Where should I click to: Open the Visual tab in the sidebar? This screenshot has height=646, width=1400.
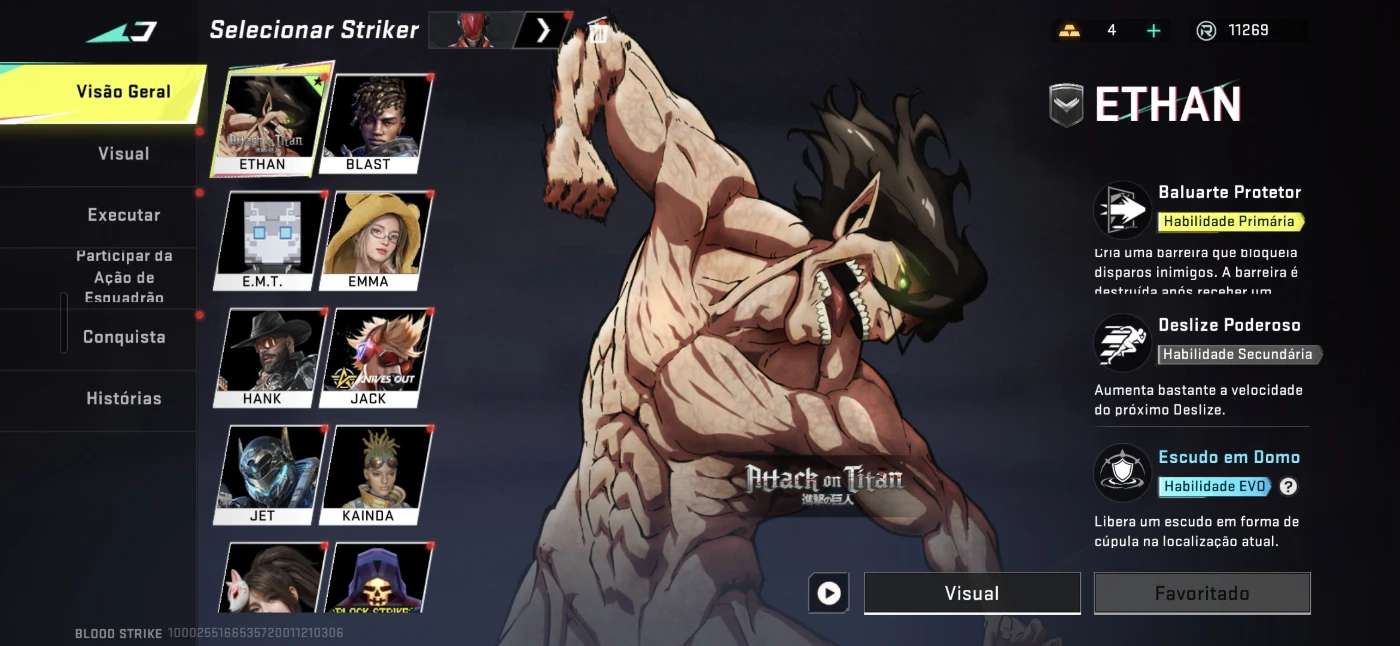[x=123, y=154]
